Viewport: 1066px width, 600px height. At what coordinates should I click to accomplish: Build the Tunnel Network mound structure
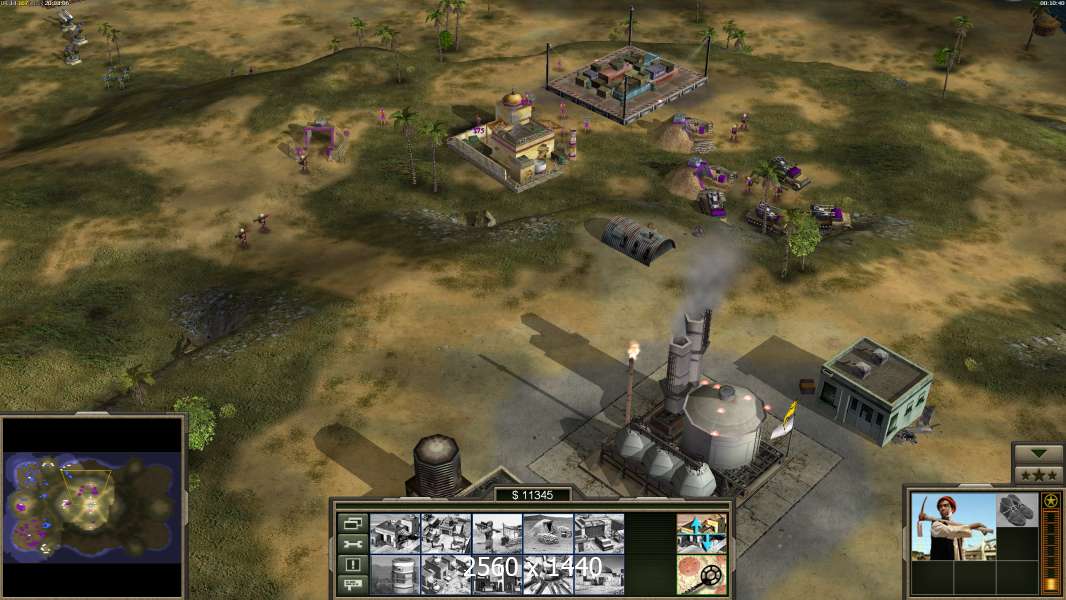click(548, 533)
